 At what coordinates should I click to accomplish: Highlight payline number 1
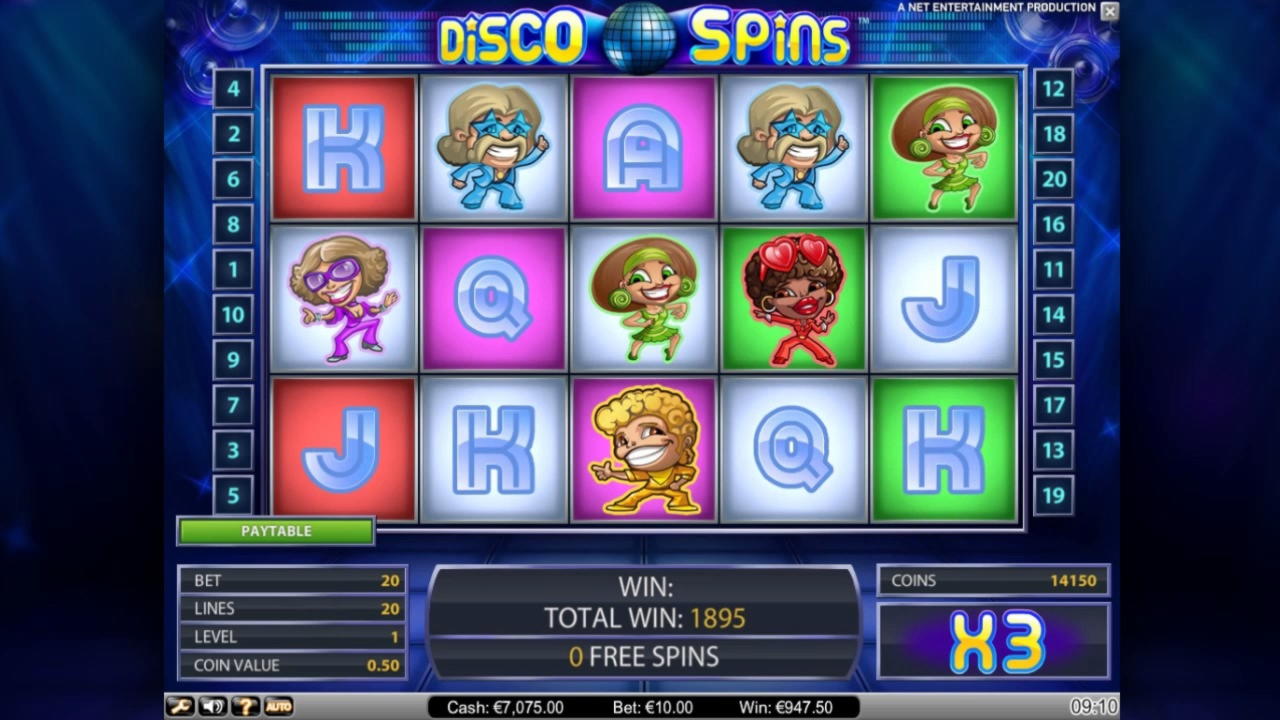(233, 269)
